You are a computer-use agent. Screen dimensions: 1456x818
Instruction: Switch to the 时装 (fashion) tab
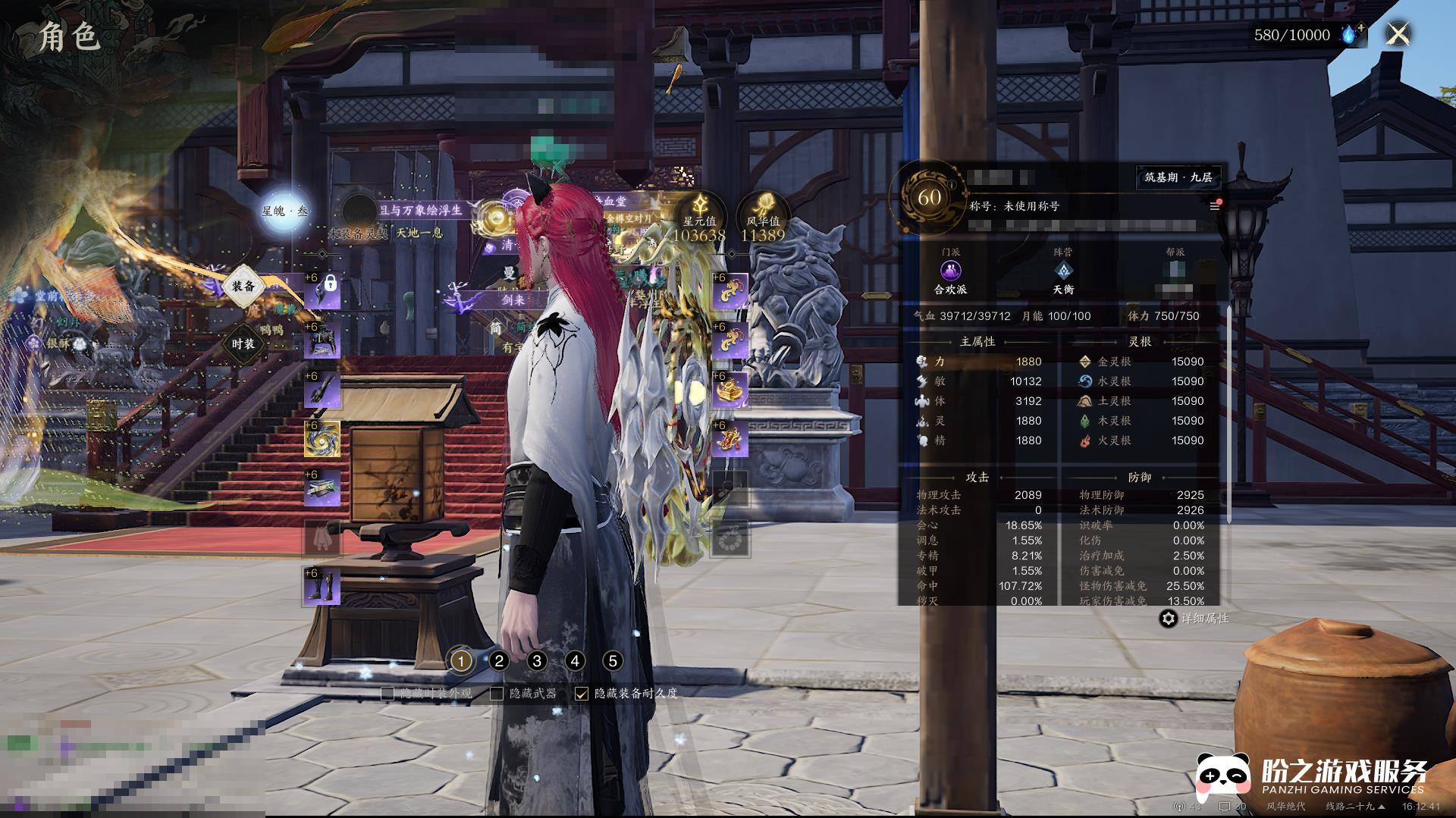pos(243,343)
